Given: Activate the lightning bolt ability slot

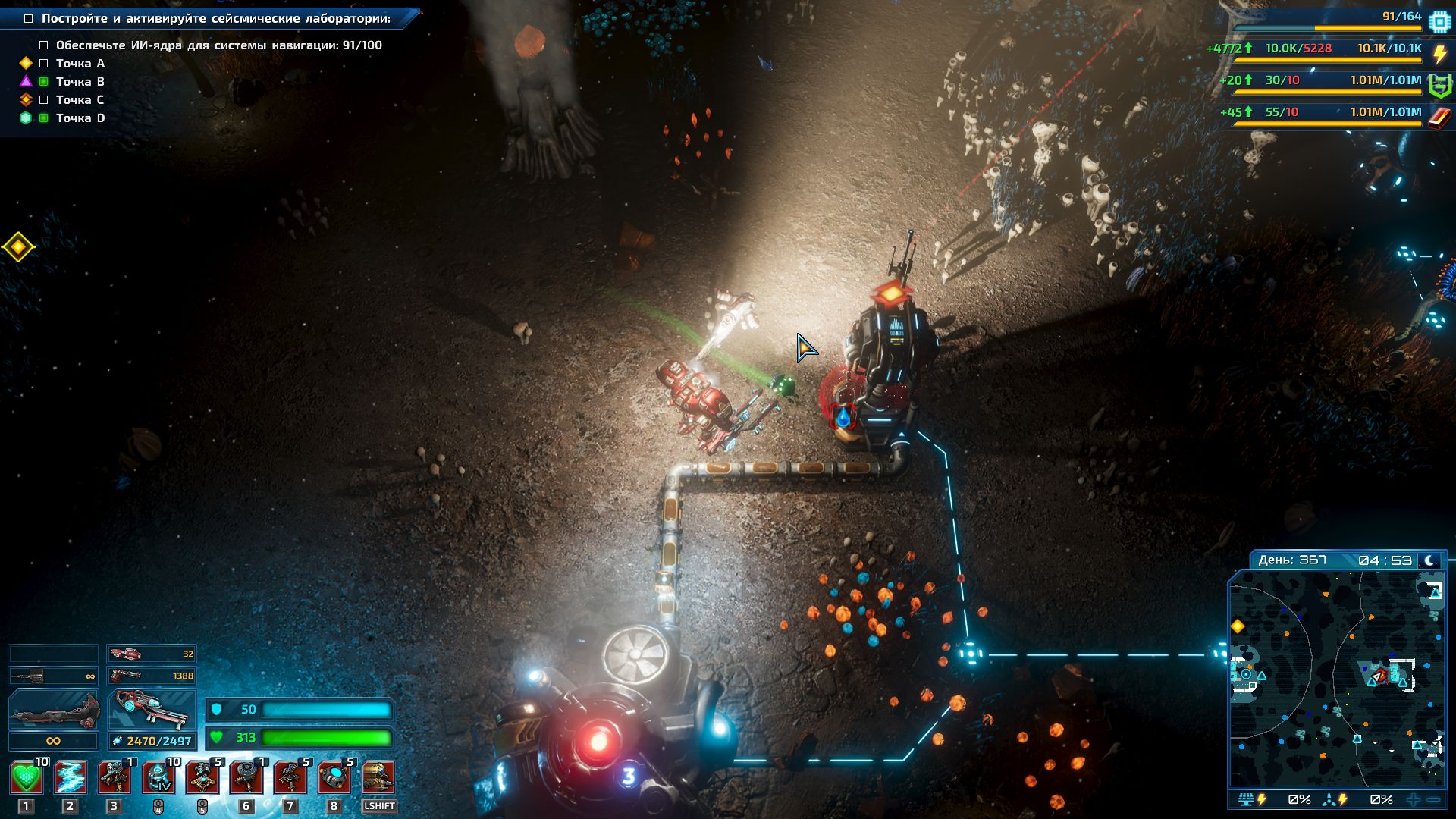Looking at the screenshot, I should point(70,778).
